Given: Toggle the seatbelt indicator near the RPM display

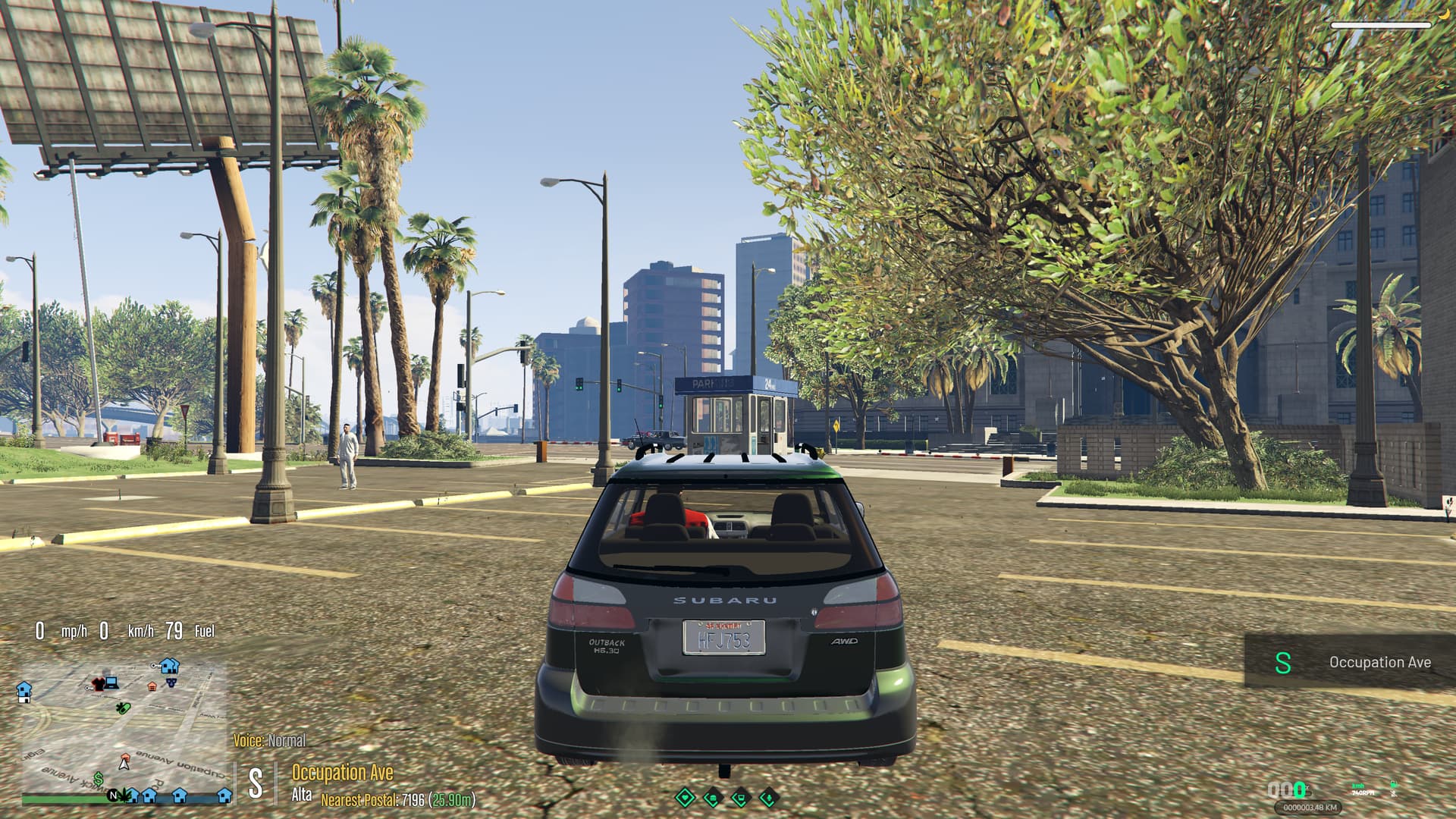Looking at the screenshot, I should (1393, 784).
